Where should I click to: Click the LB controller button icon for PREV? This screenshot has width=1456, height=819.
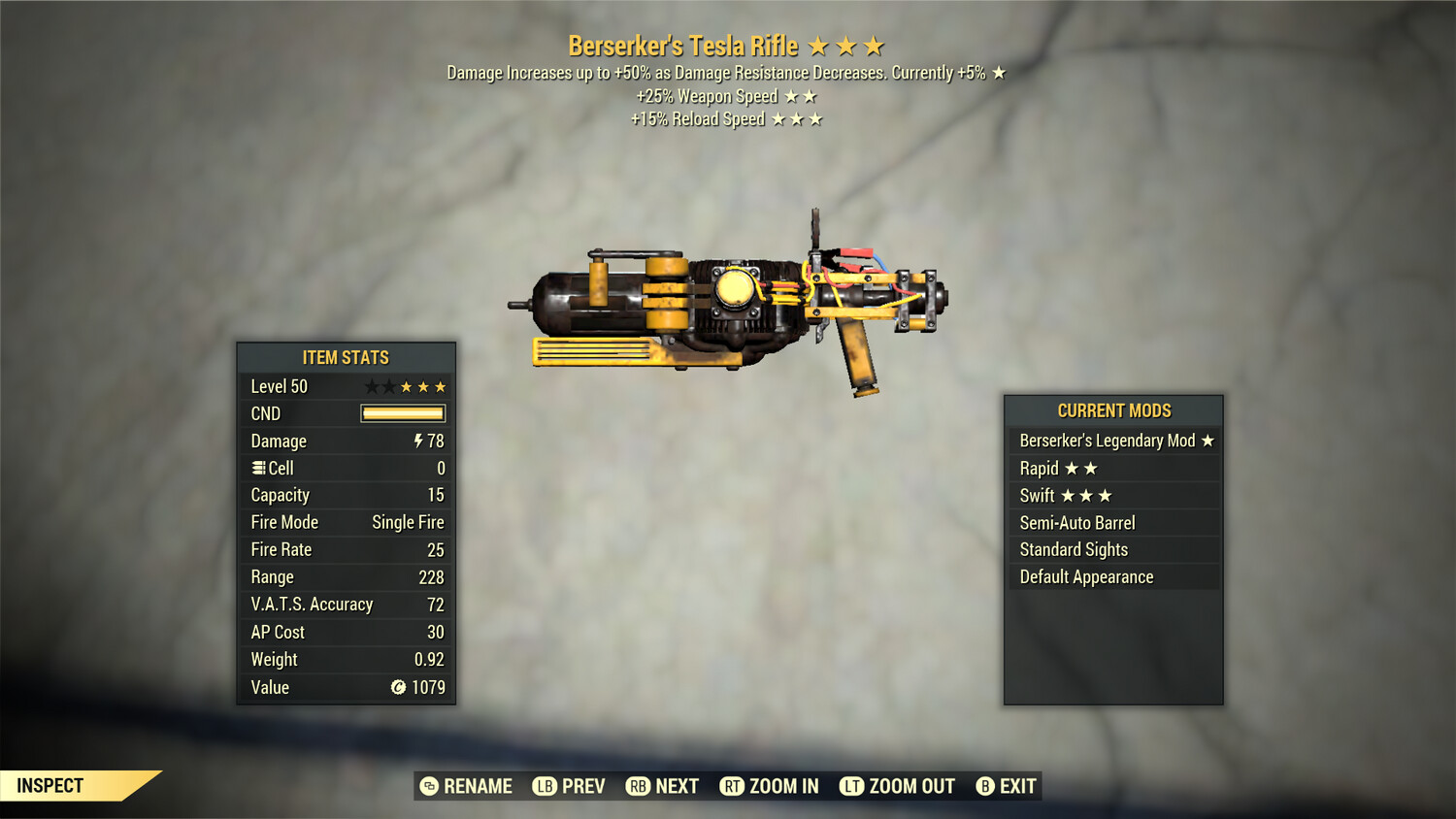(x=546, y=786)
